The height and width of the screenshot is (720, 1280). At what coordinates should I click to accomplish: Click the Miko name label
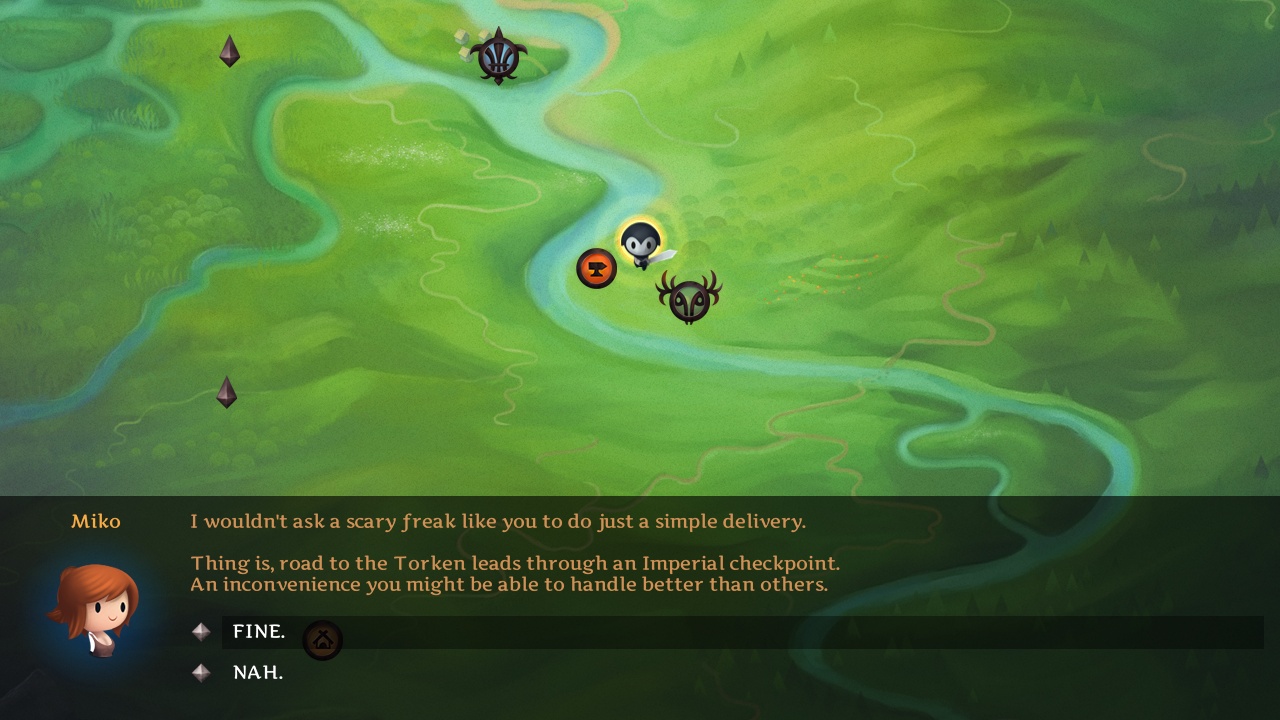coord(96,520)
